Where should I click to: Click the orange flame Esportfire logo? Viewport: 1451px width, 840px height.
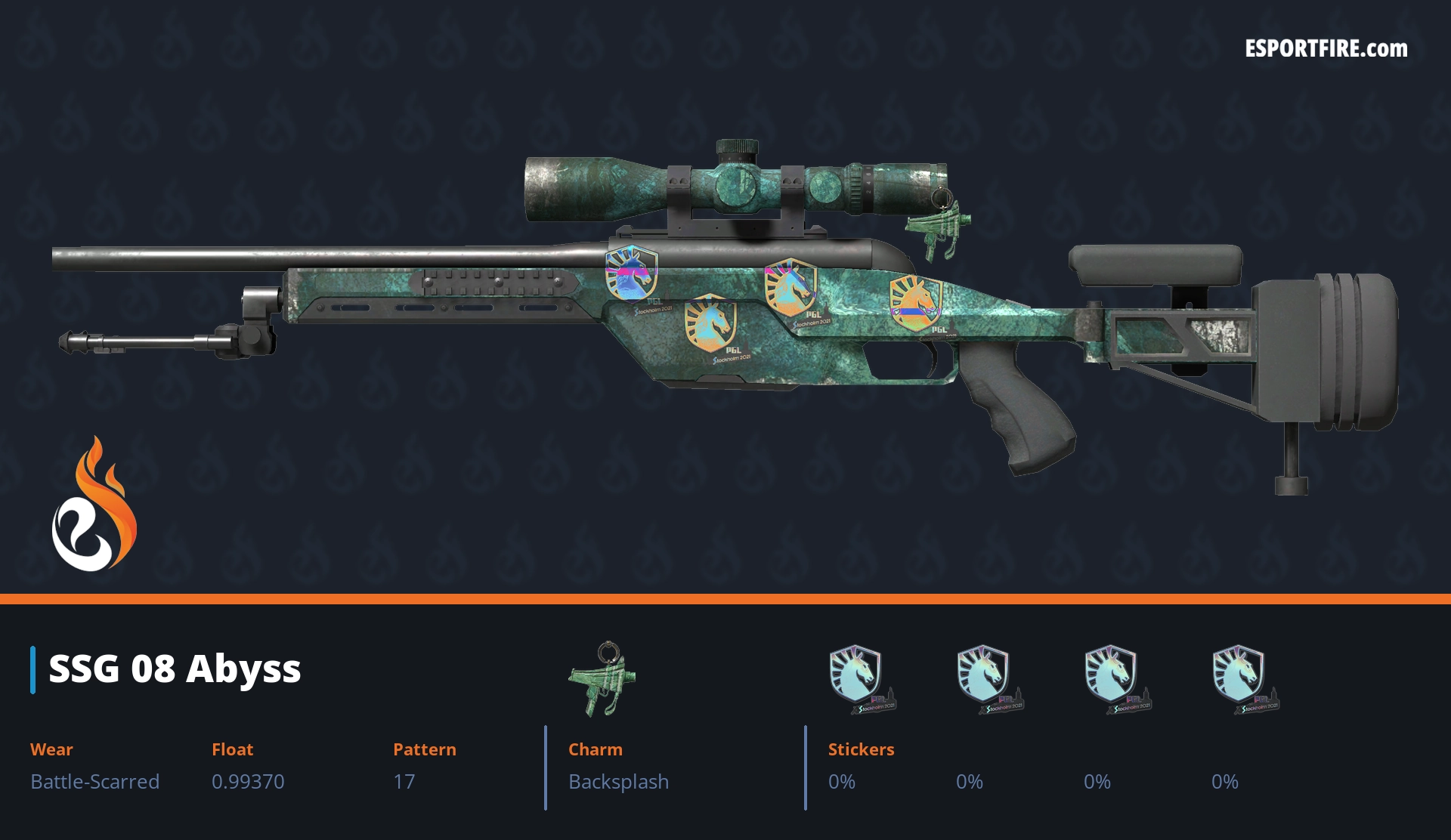[94, 505]
